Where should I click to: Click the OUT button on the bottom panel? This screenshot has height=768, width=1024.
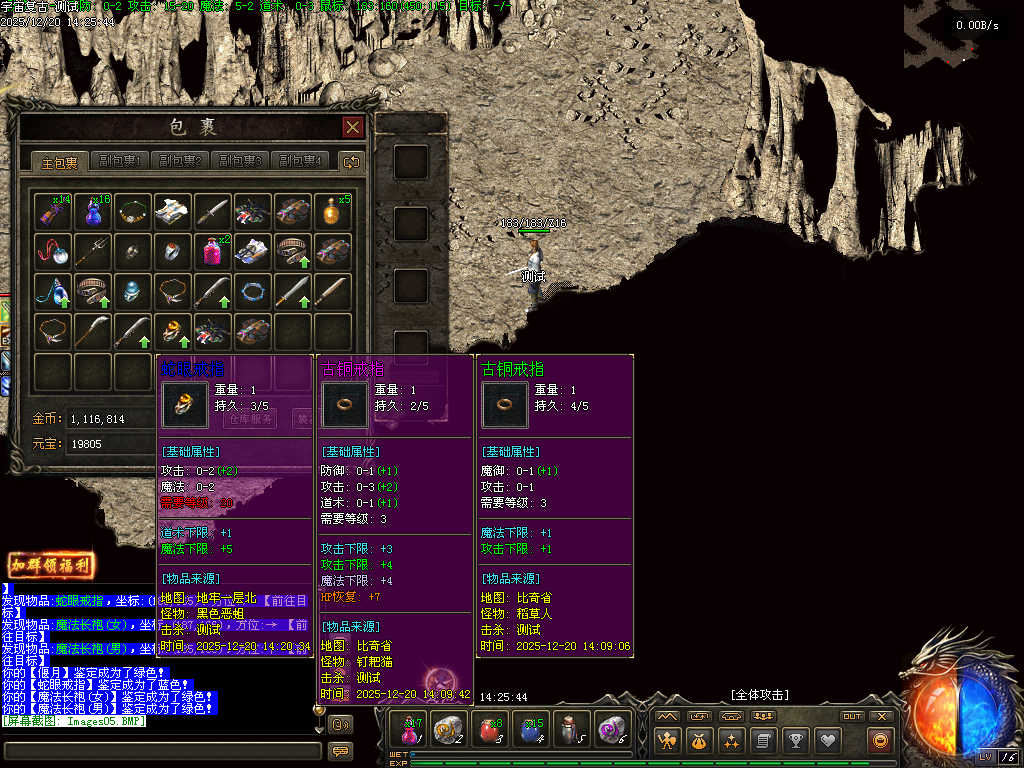click(852, 716)
